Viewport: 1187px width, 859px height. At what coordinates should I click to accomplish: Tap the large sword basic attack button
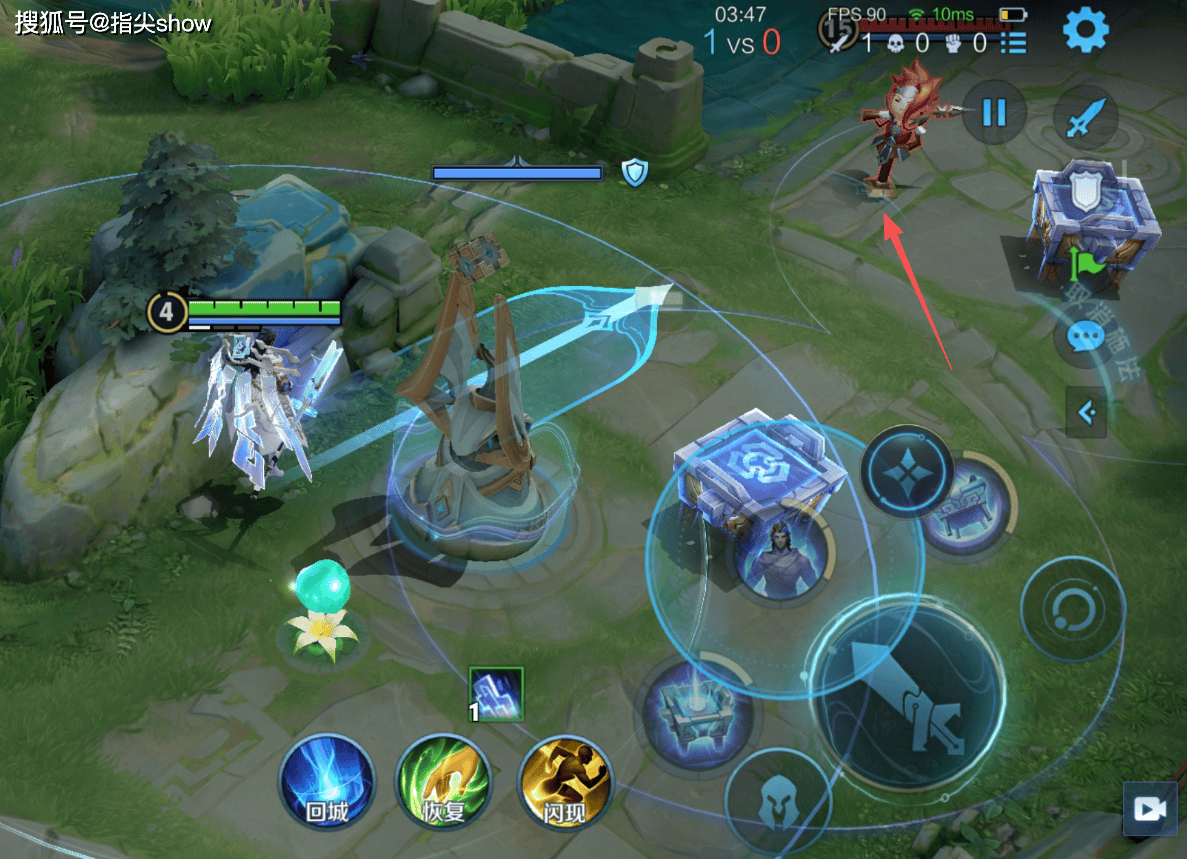click(x=907, y=693)
